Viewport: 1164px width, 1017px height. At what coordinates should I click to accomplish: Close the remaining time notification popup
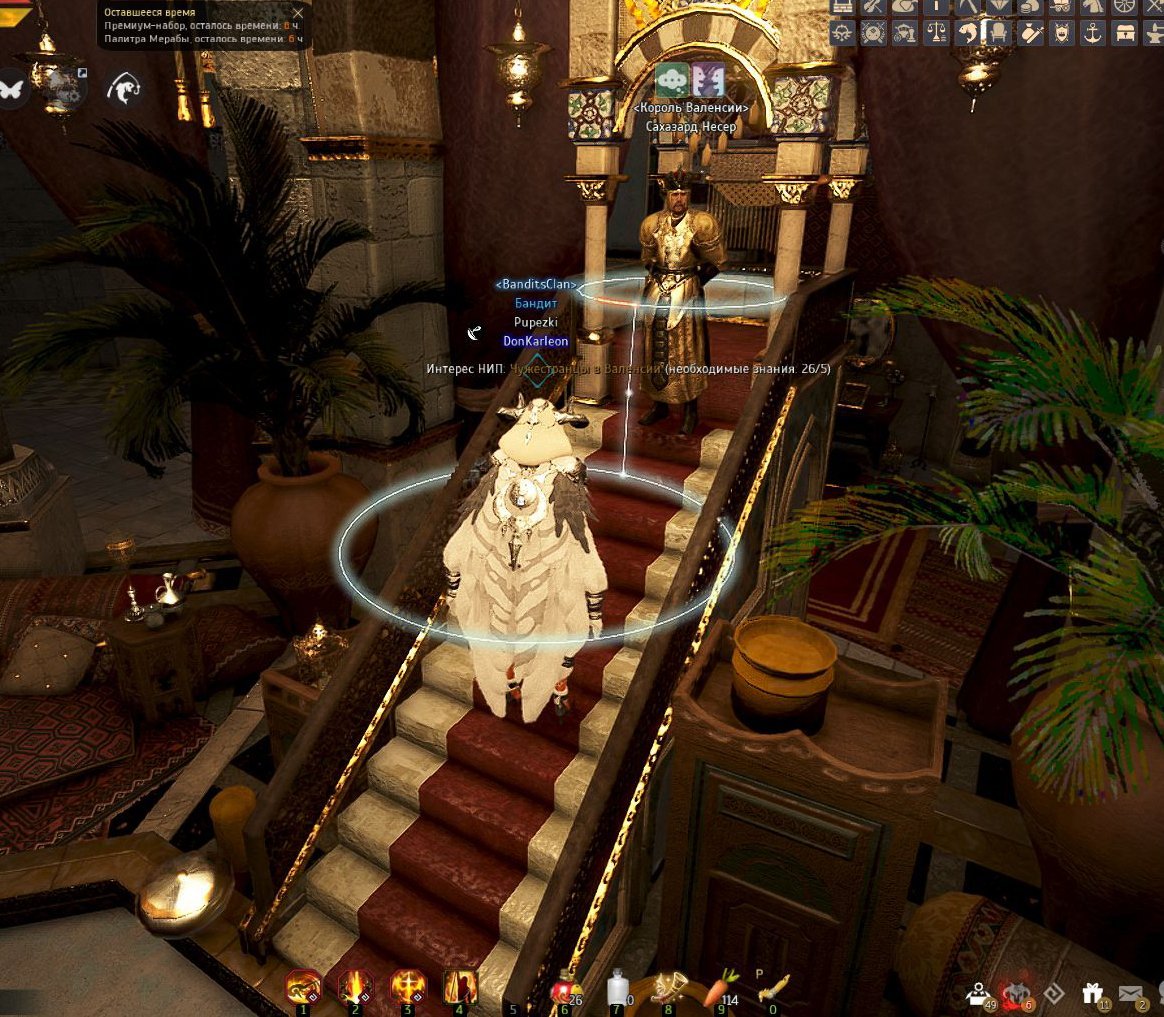297,13
